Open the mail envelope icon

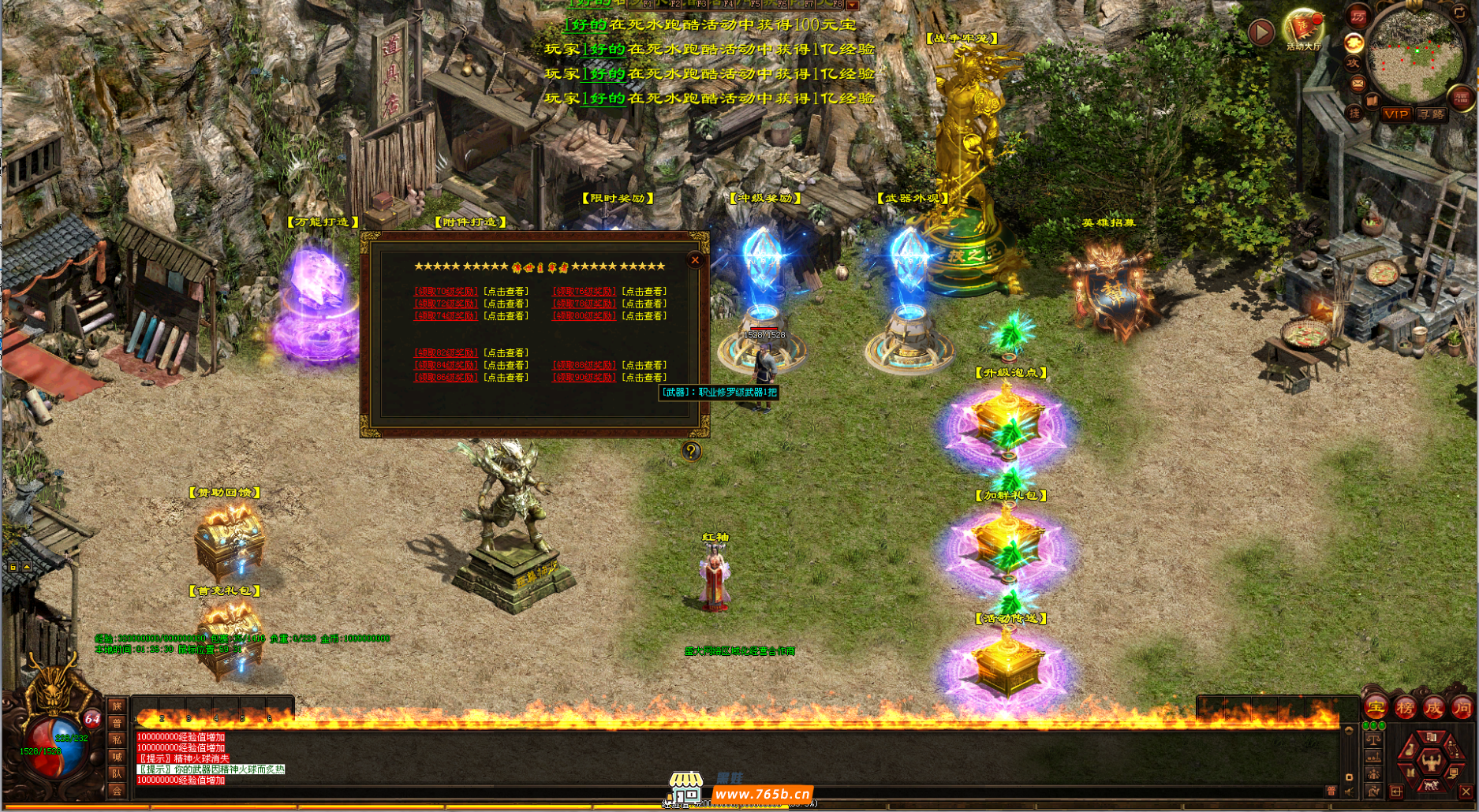(x=1358, y=83)
